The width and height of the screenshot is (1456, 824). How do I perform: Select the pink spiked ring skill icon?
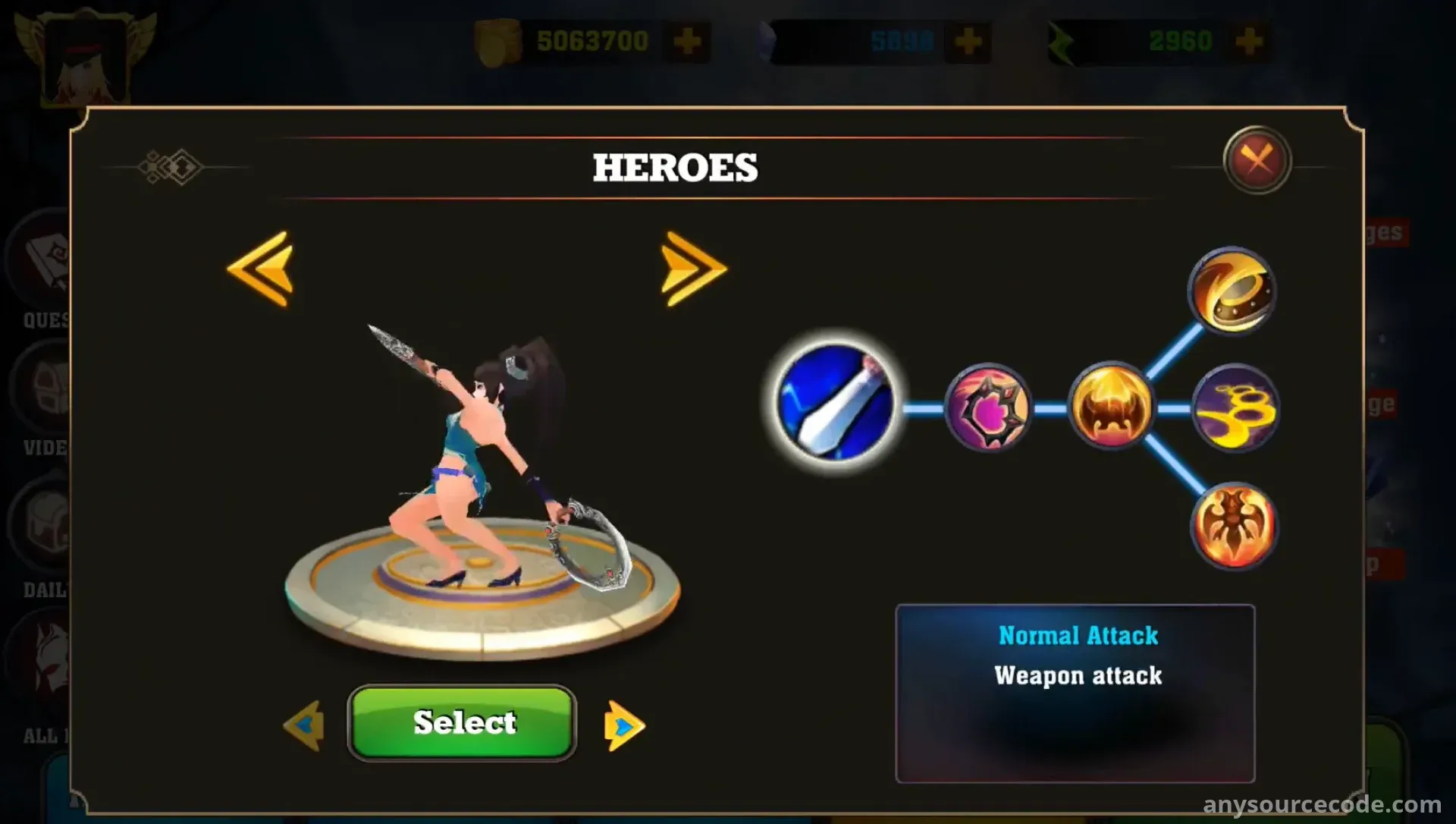[987, 408]
